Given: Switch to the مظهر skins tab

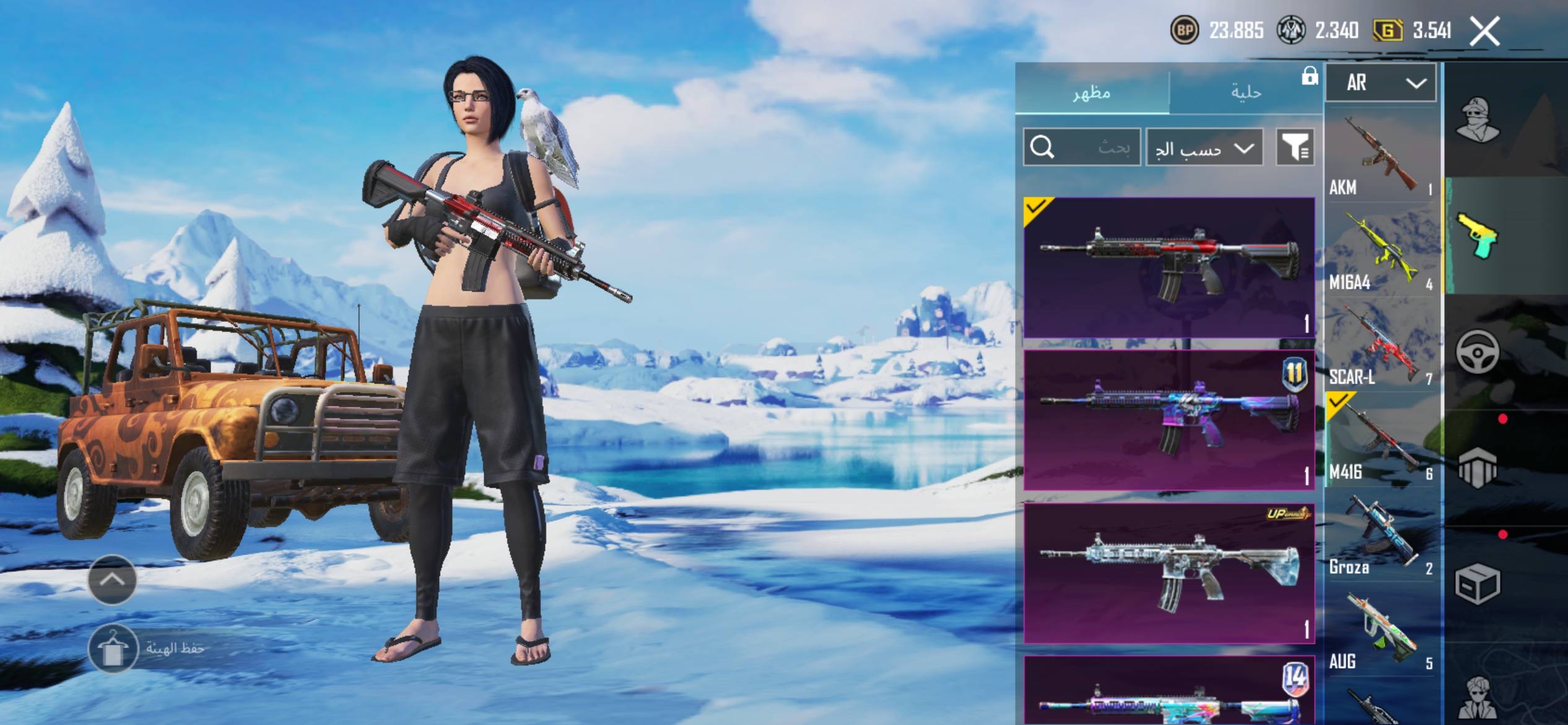Looking at the screenshot, I should coord(1092,92).
